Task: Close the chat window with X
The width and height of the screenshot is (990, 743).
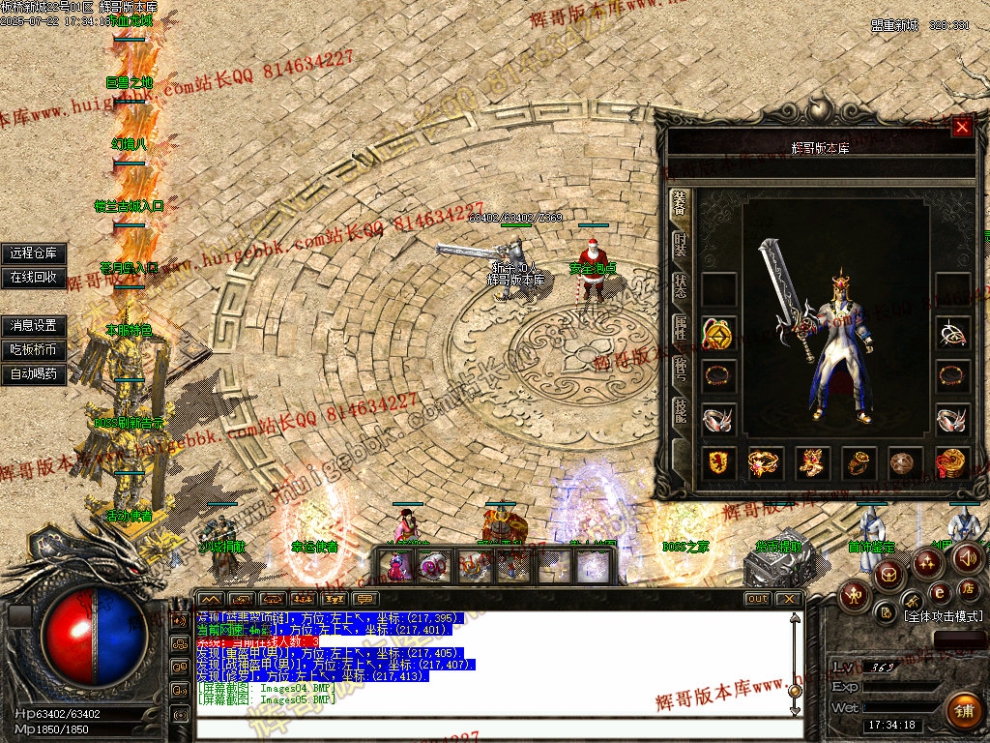Action: pyautogui.click(x=789, y=599)
